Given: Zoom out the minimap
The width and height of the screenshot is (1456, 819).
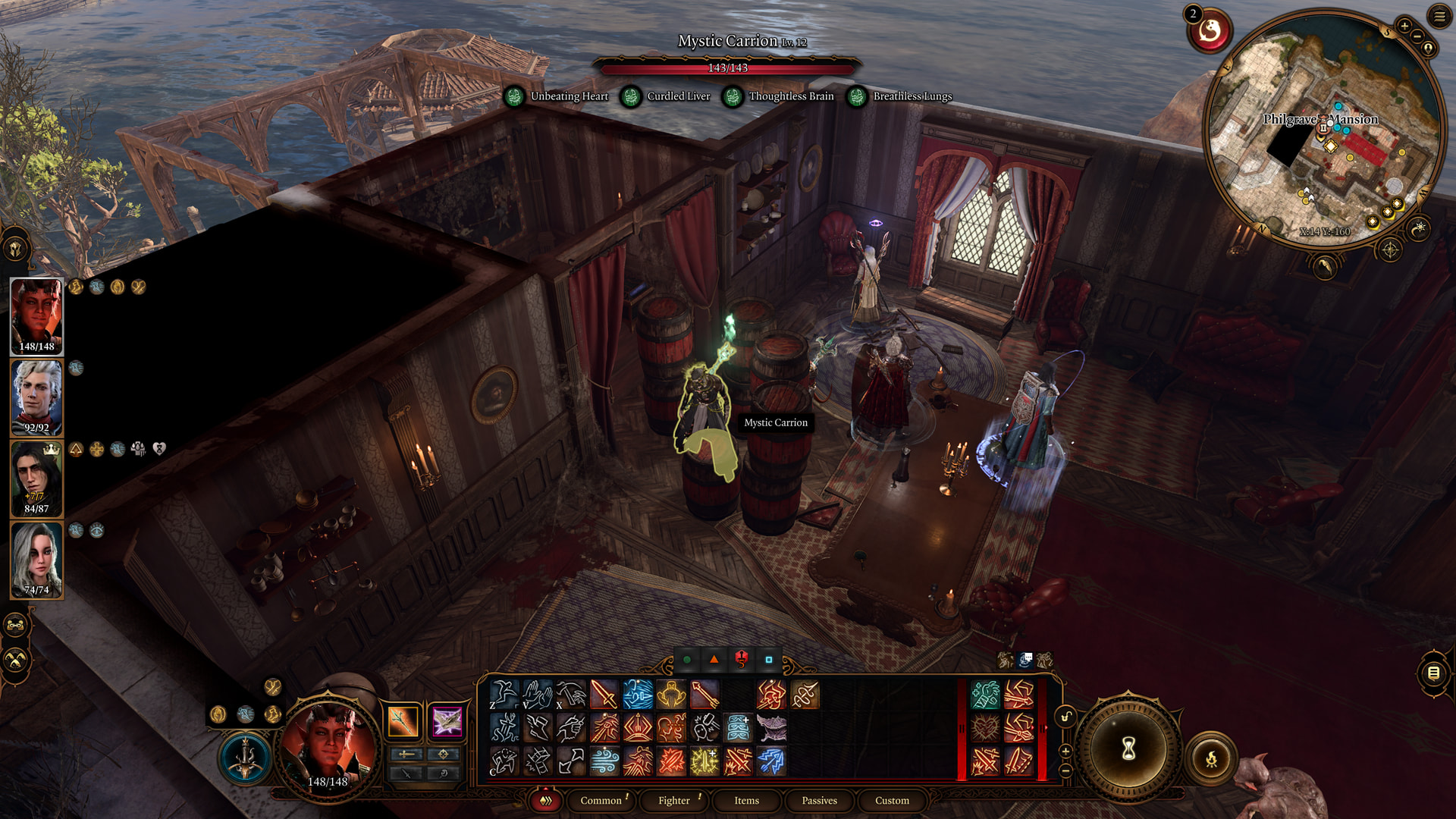Looking at the screenshot, I should click(1417, 36).
